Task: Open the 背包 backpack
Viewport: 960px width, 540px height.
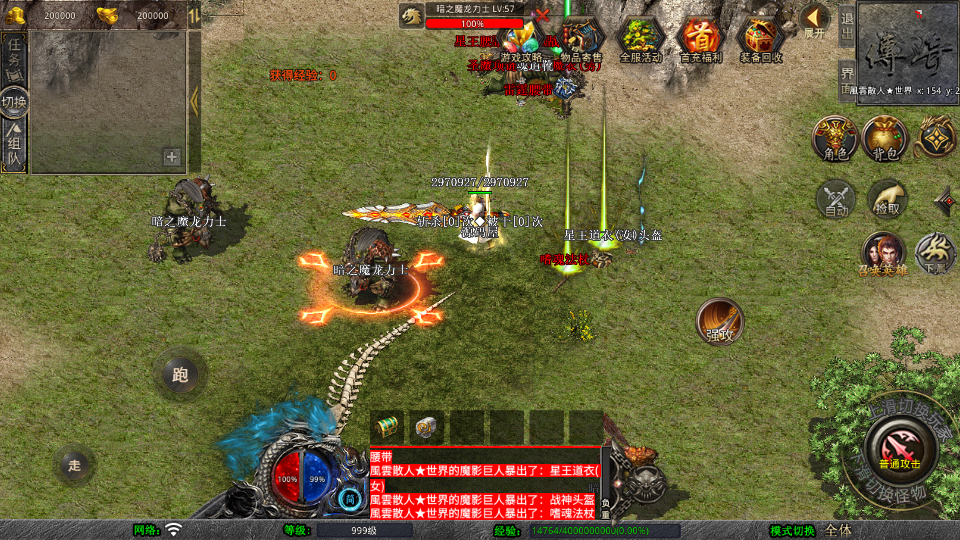Action: [885, 138]
